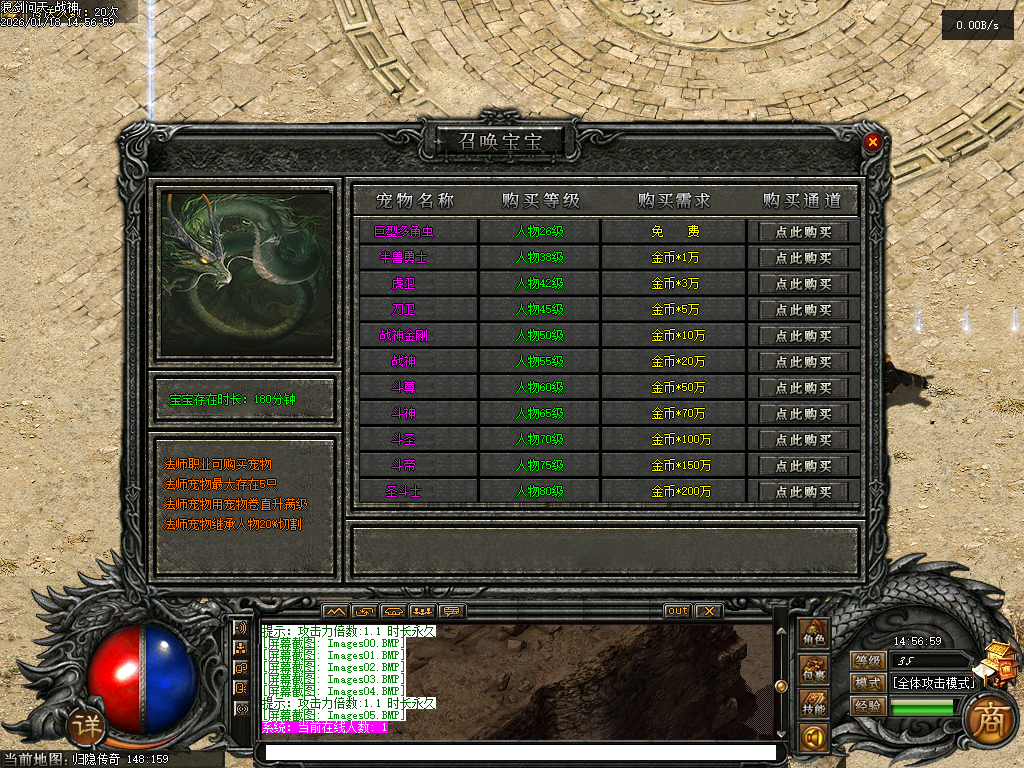
Task: Buy the 斗神 pet for 70万 gold
Action: 803,414
